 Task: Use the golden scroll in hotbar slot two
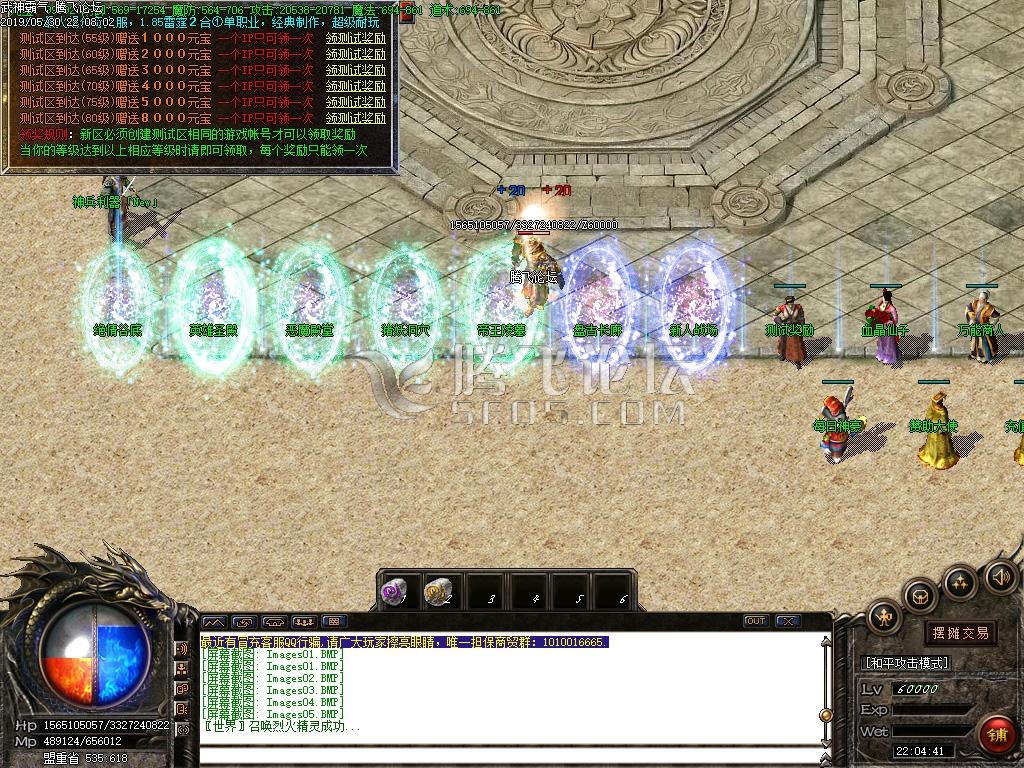pyautogui.click(x=437, y=593)
